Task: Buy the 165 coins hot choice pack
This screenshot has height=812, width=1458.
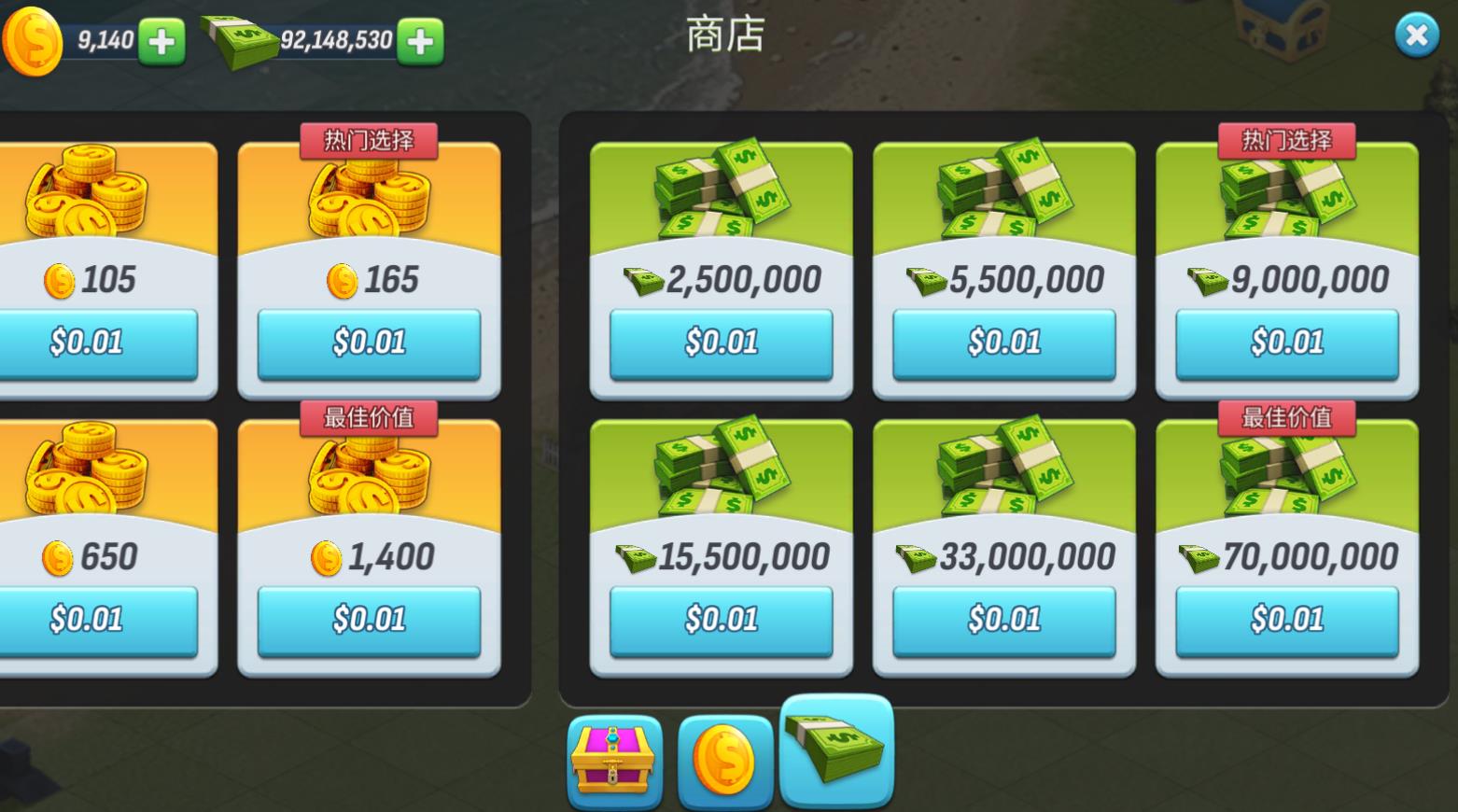Action: [x=369, y=343]
